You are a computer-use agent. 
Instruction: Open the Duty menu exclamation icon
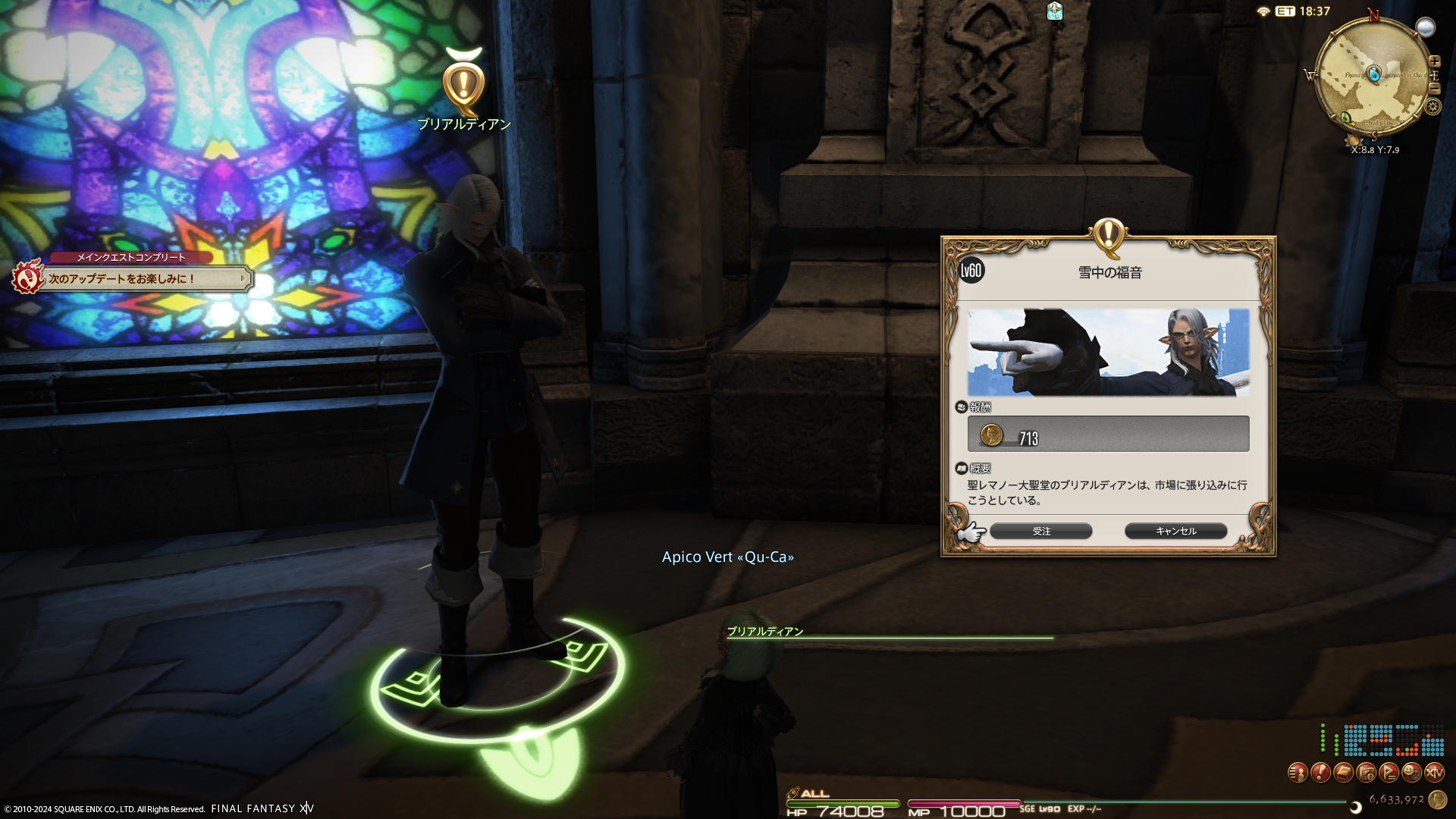pyautogui.click(x=1320, y=773)
